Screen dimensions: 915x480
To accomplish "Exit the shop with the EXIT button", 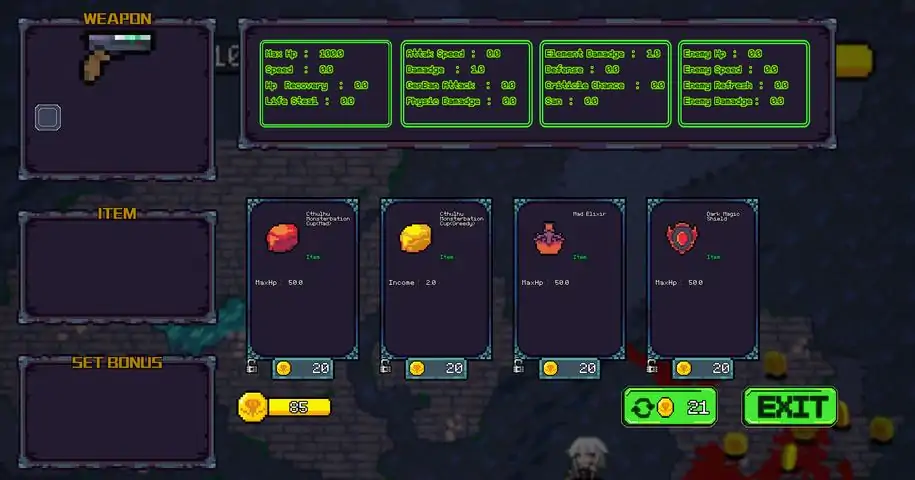I will (x=789, y=407).
